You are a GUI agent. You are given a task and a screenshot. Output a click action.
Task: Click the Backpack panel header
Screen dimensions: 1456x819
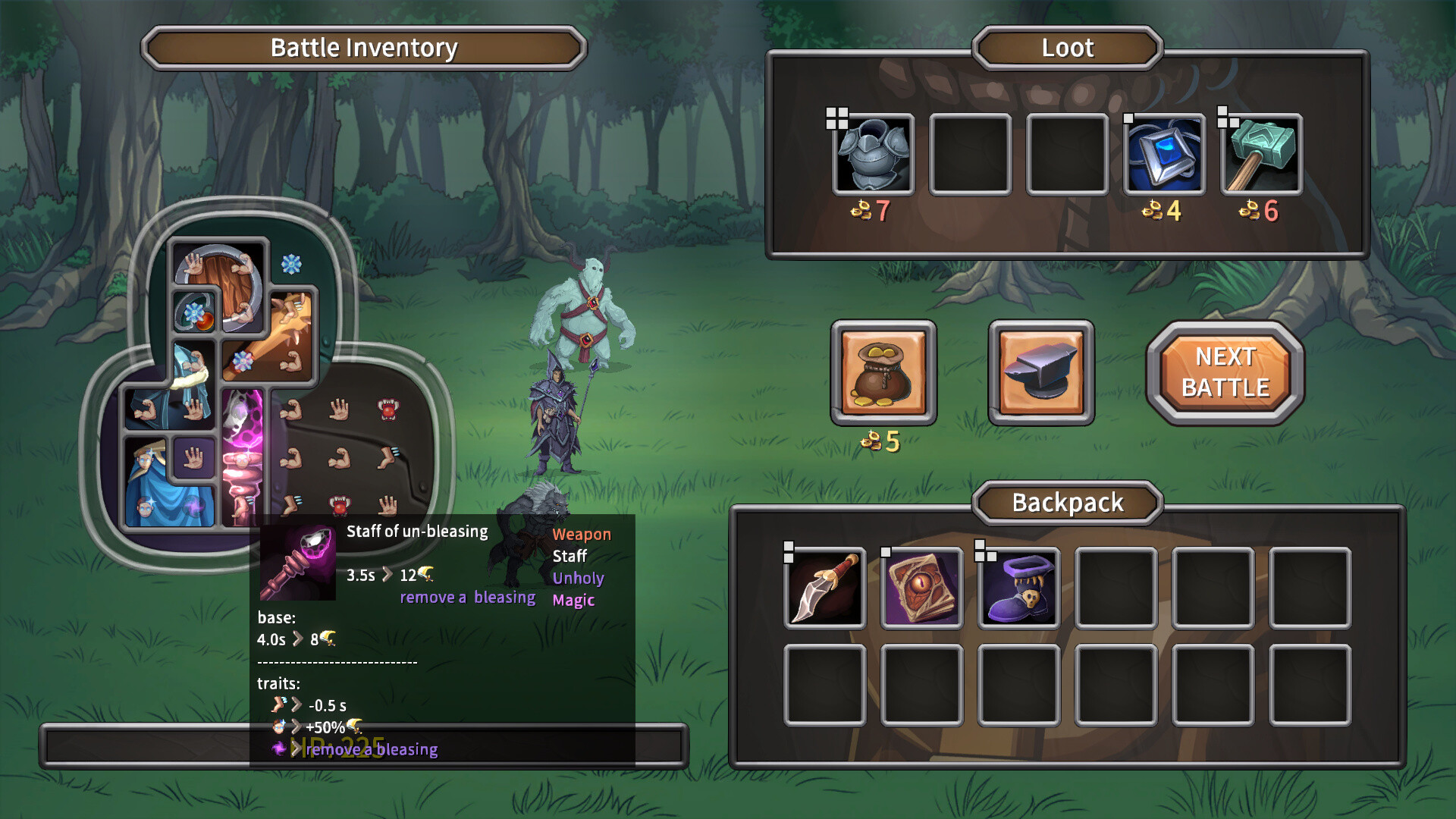click(x=1066, y=502)
